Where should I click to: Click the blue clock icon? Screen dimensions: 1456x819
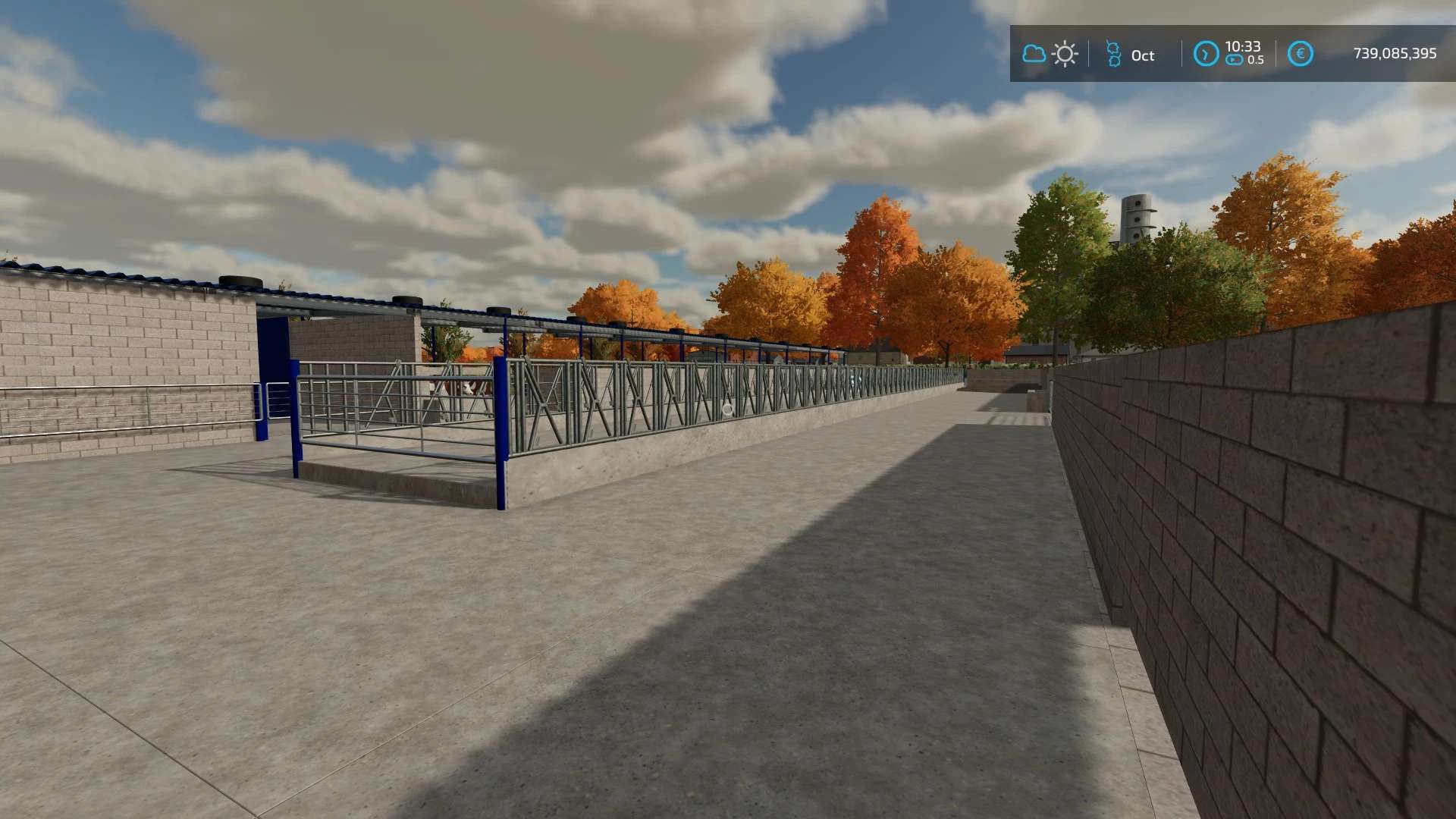pos(1206,54)
